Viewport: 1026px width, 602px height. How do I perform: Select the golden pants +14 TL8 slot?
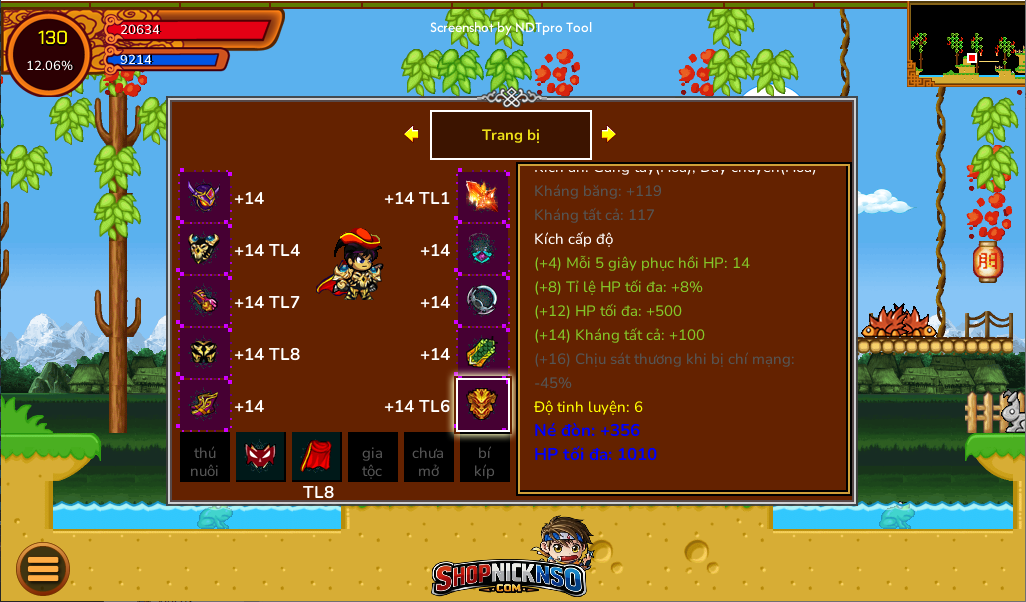click(x=206, y=353)
